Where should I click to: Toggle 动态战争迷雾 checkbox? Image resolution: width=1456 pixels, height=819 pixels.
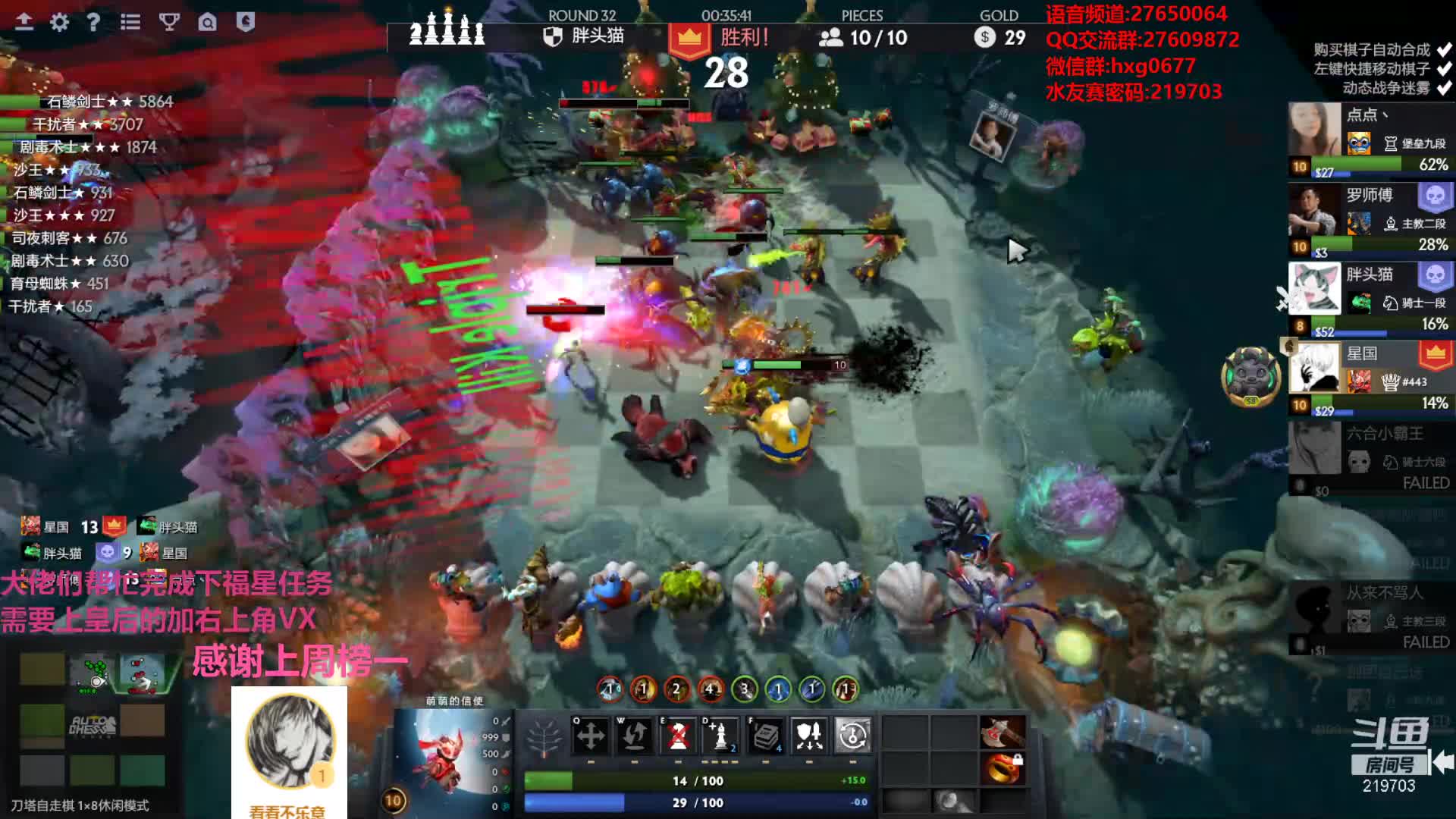[x=1444, y=88]
